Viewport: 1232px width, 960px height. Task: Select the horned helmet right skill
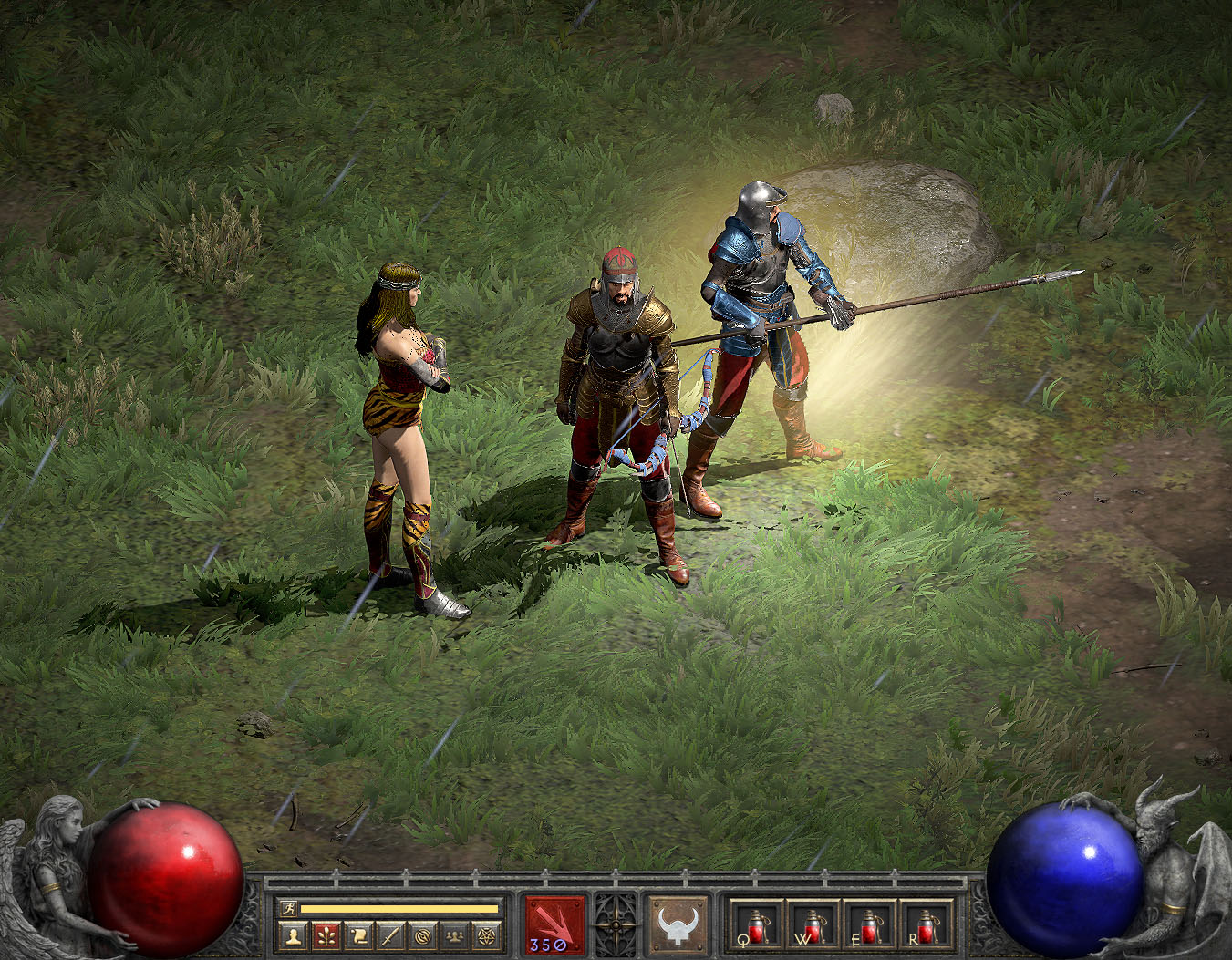click(x=678, y=924)
